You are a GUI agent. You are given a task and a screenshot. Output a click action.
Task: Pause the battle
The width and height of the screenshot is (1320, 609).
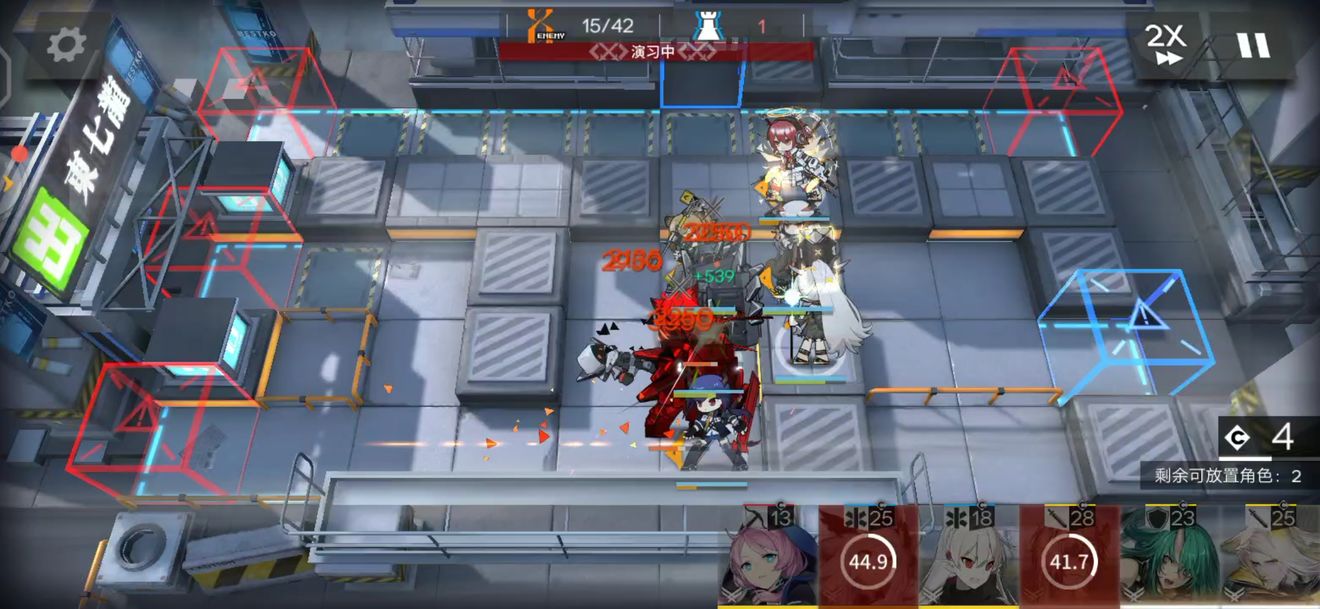(1251, 45)
